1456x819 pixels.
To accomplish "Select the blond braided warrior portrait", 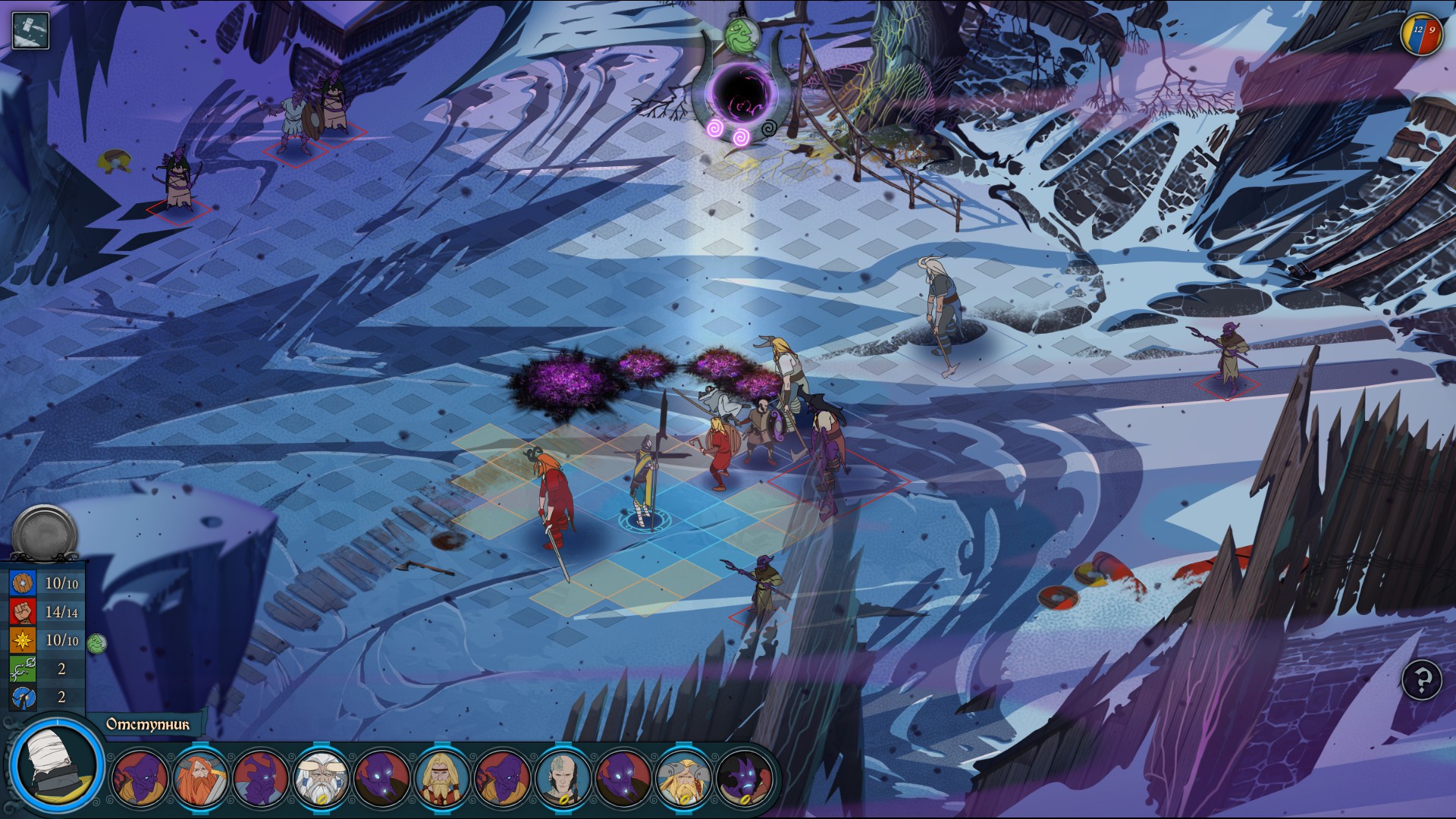I will click(443, 778).
